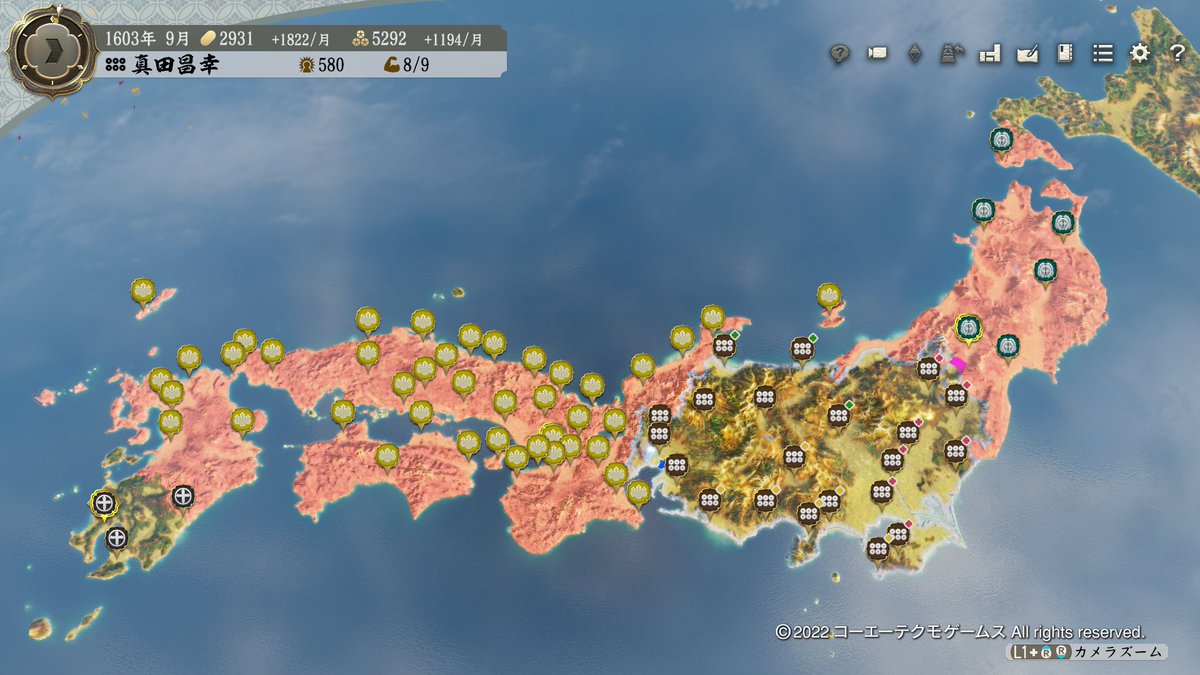The image size is (1200, 675).
Task: Show the list menu icon
Action: coord(1102,54)
